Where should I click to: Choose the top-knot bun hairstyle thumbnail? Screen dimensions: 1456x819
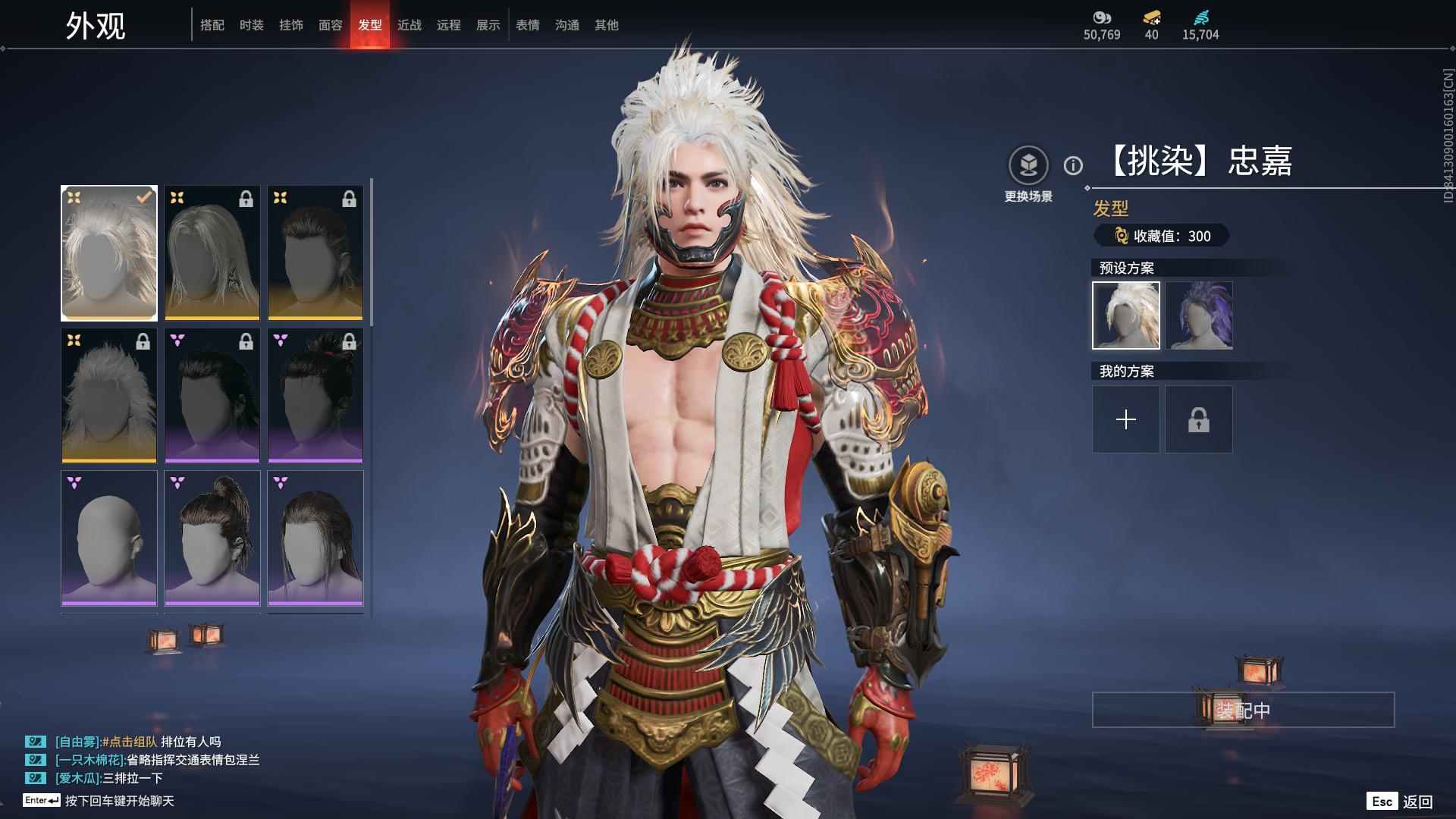pyautogui.click(x=212, y=538)
